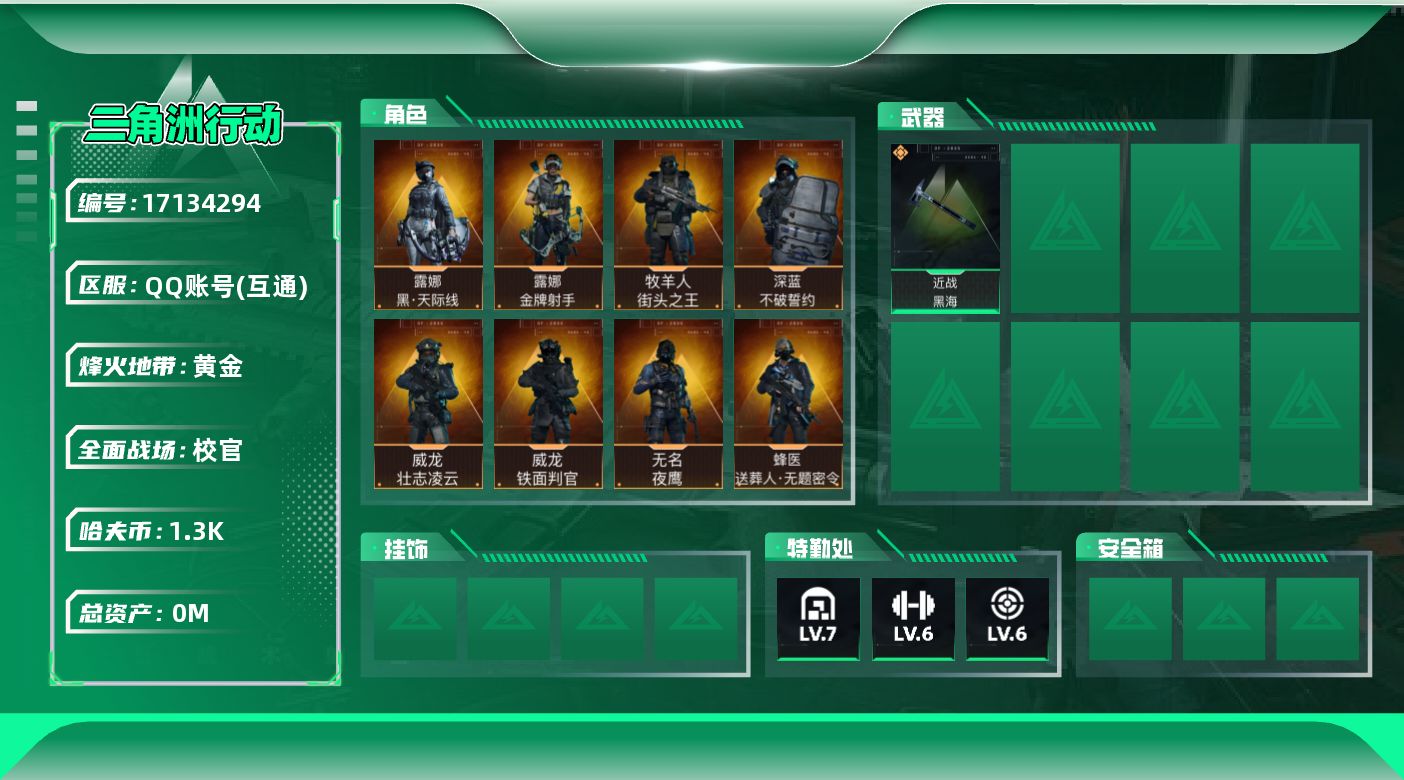The height and width of the screenshot is (780, 1404).
Task: Select the crosshair target range icon
Action: pos(1006,617)
